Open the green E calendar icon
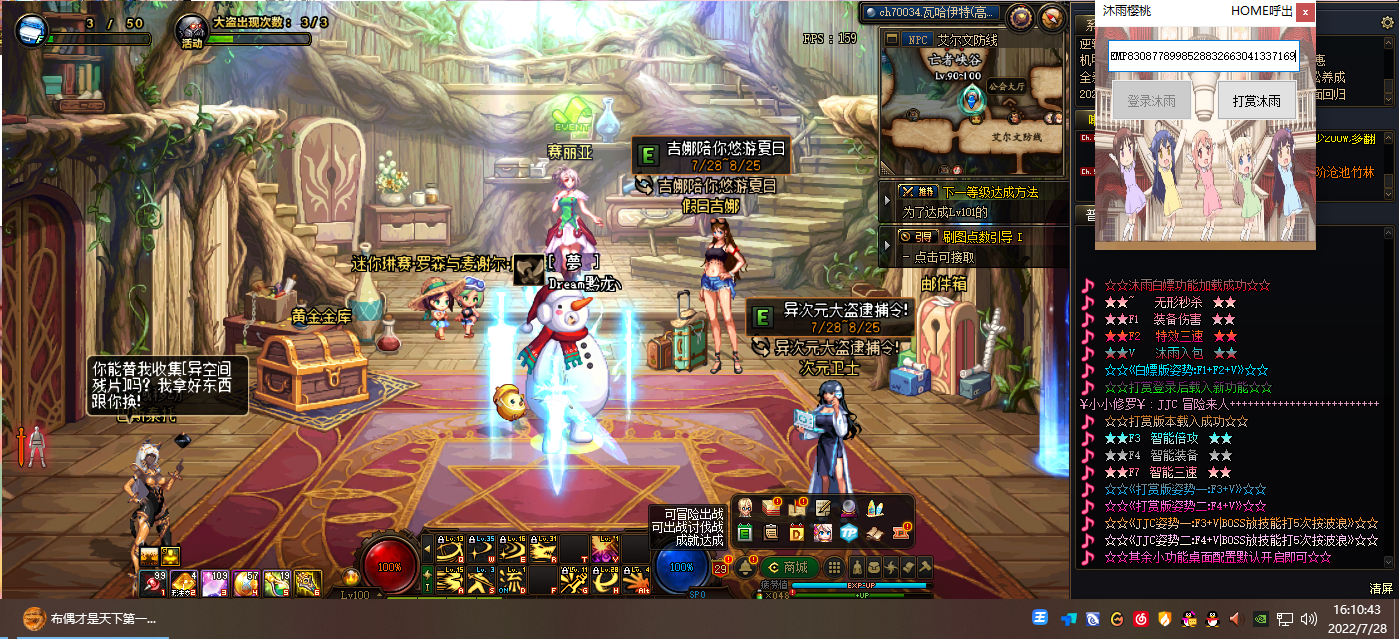The image size is (1399, 639). click(x=745, y=532)
